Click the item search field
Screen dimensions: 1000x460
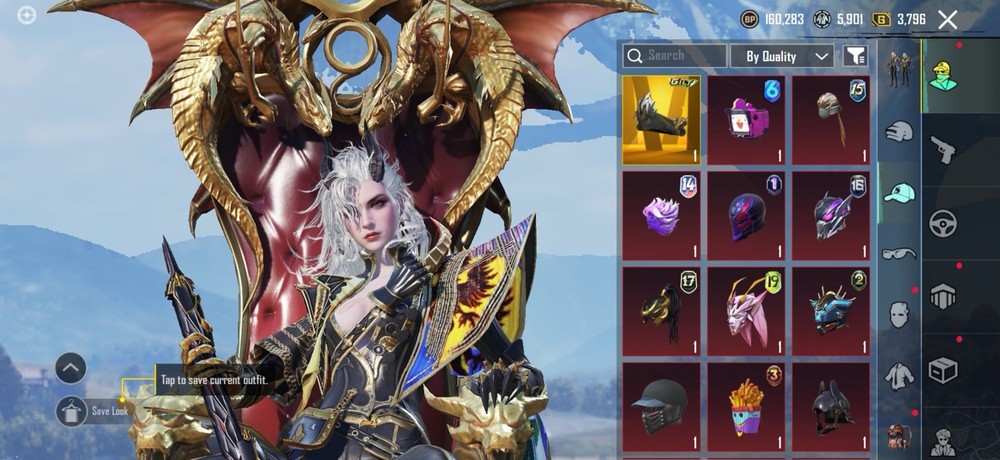(x=675, y=56)
